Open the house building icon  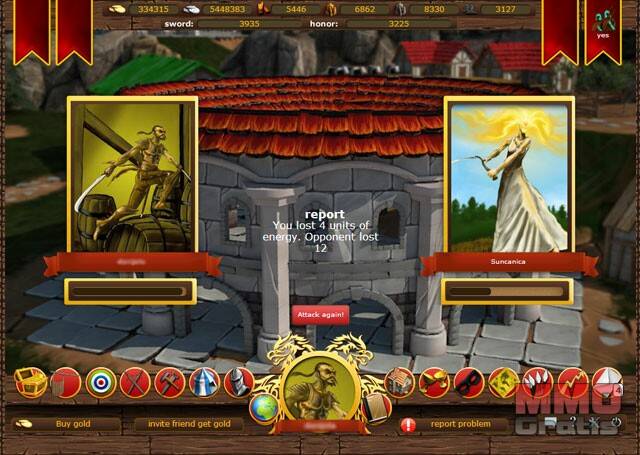click(399, 382)
